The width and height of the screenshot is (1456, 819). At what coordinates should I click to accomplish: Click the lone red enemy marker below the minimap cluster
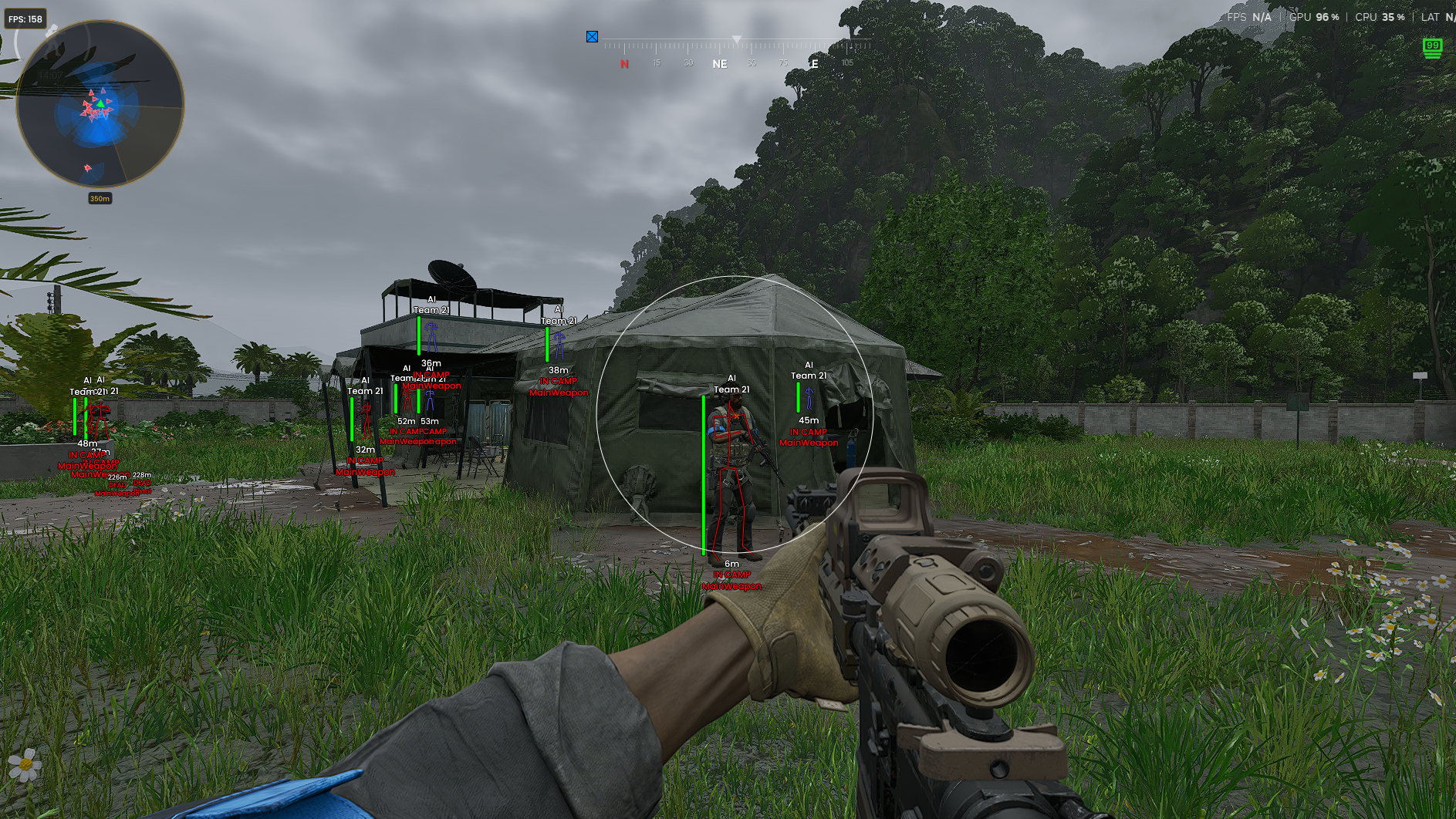point(87,167)
